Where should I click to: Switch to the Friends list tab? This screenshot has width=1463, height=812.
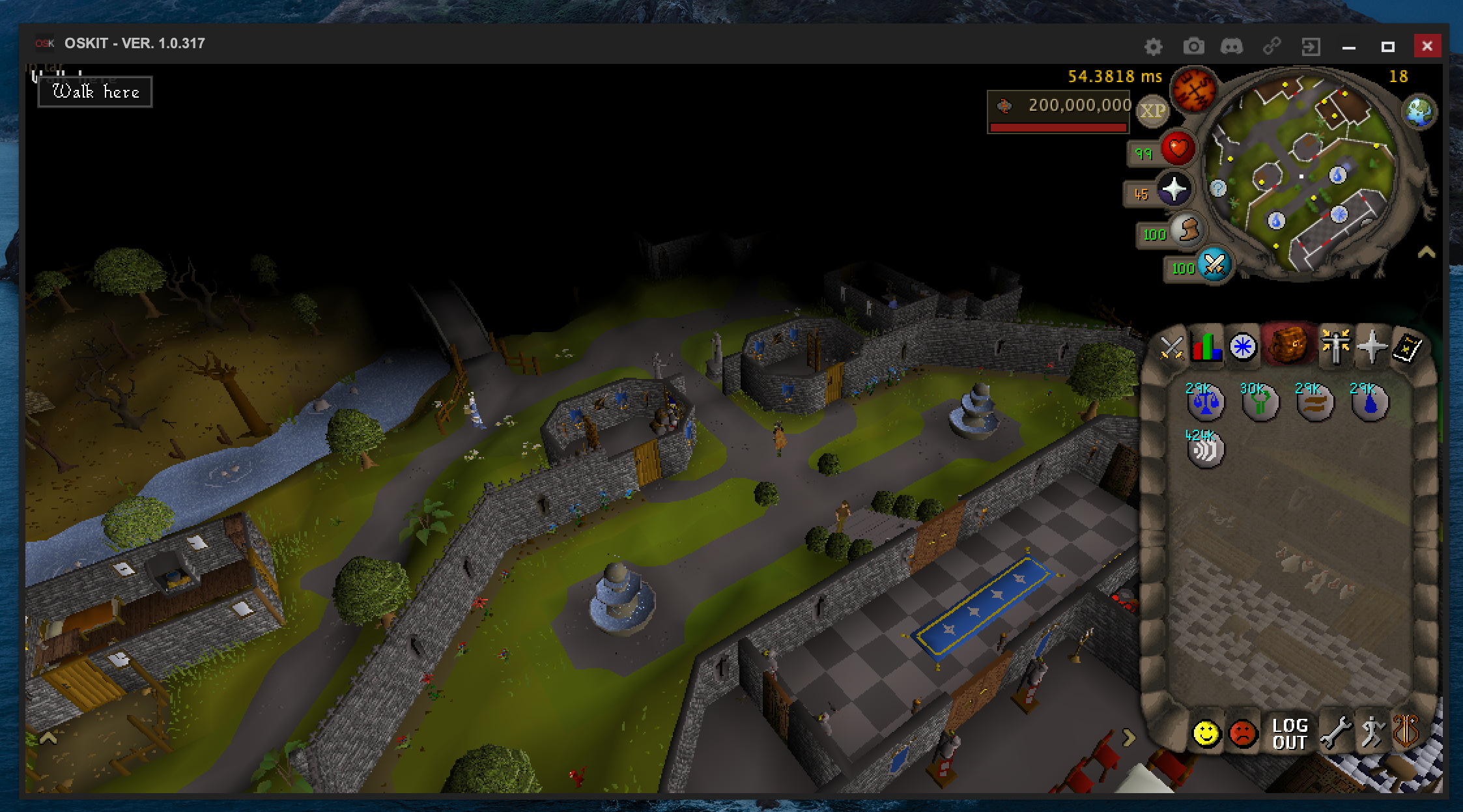pyautogui.click(x=1206, y=733)
